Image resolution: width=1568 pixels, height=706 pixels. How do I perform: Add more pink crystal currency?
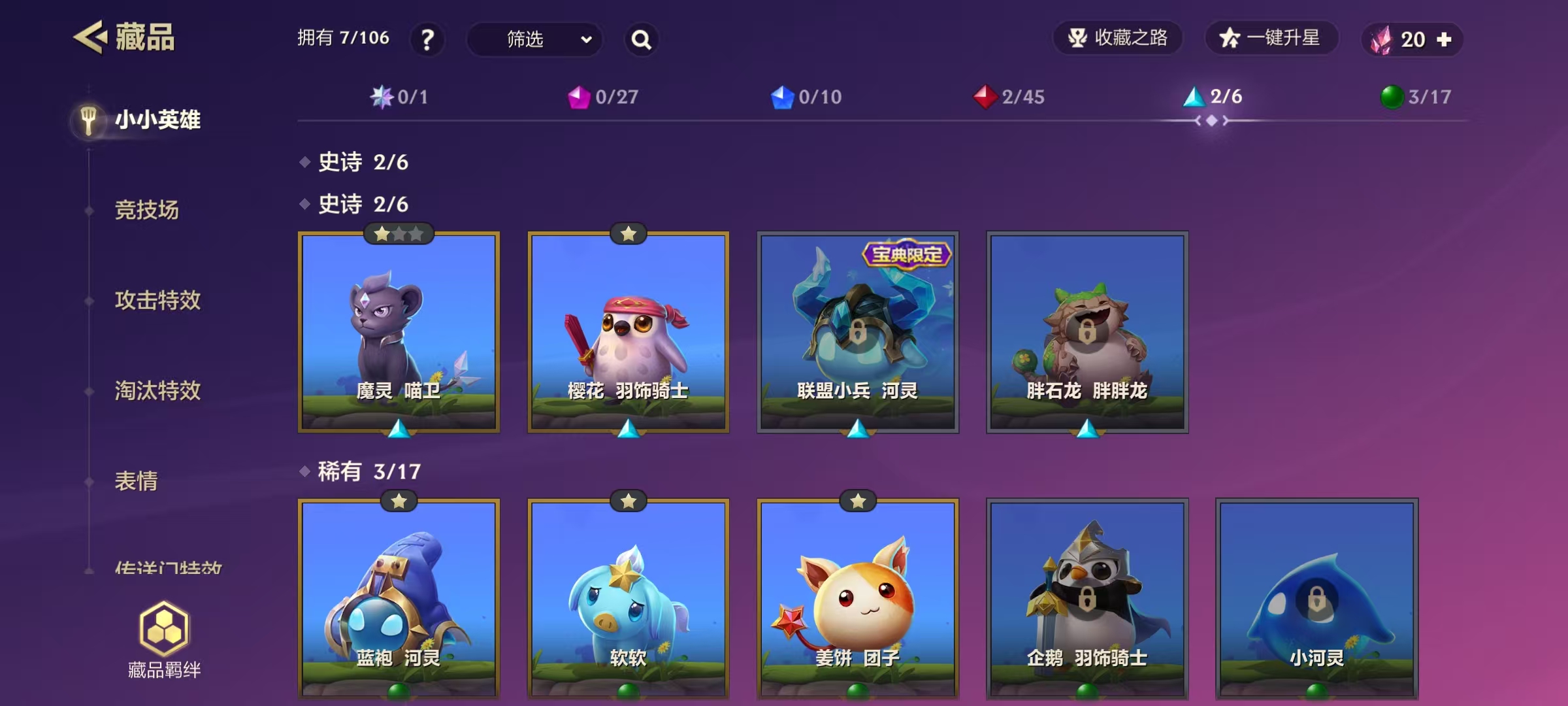pos(1445,40)
